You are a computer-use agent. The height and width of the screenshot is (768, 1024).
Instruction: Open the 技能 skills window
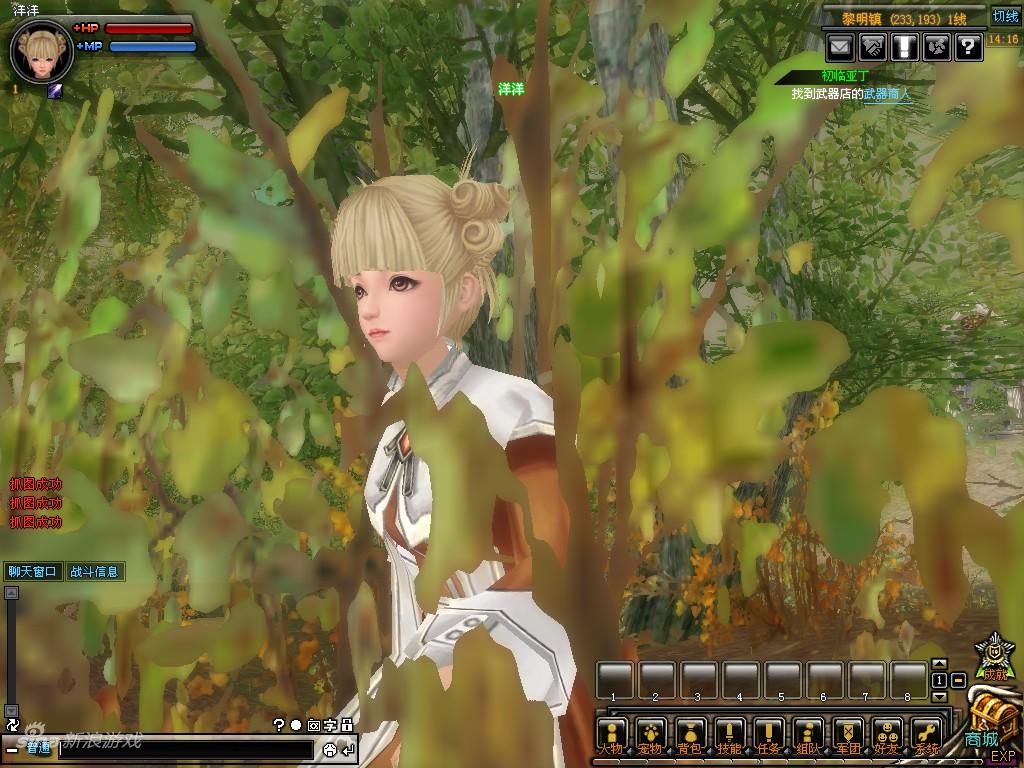pyautogui.click(x=729, y=735)
